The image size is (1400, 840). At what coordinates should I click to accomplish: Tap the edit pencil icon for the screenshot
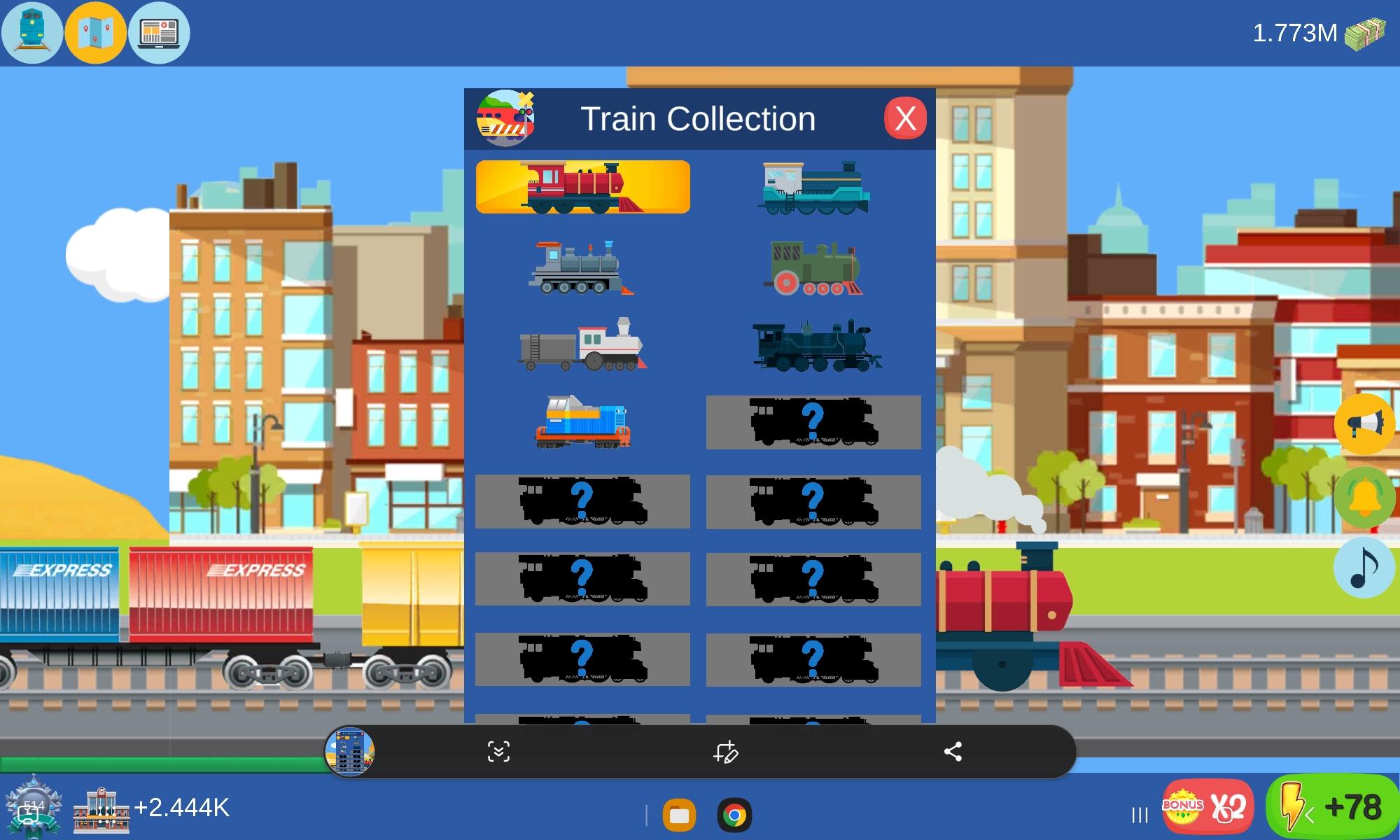tap(725, 753)
